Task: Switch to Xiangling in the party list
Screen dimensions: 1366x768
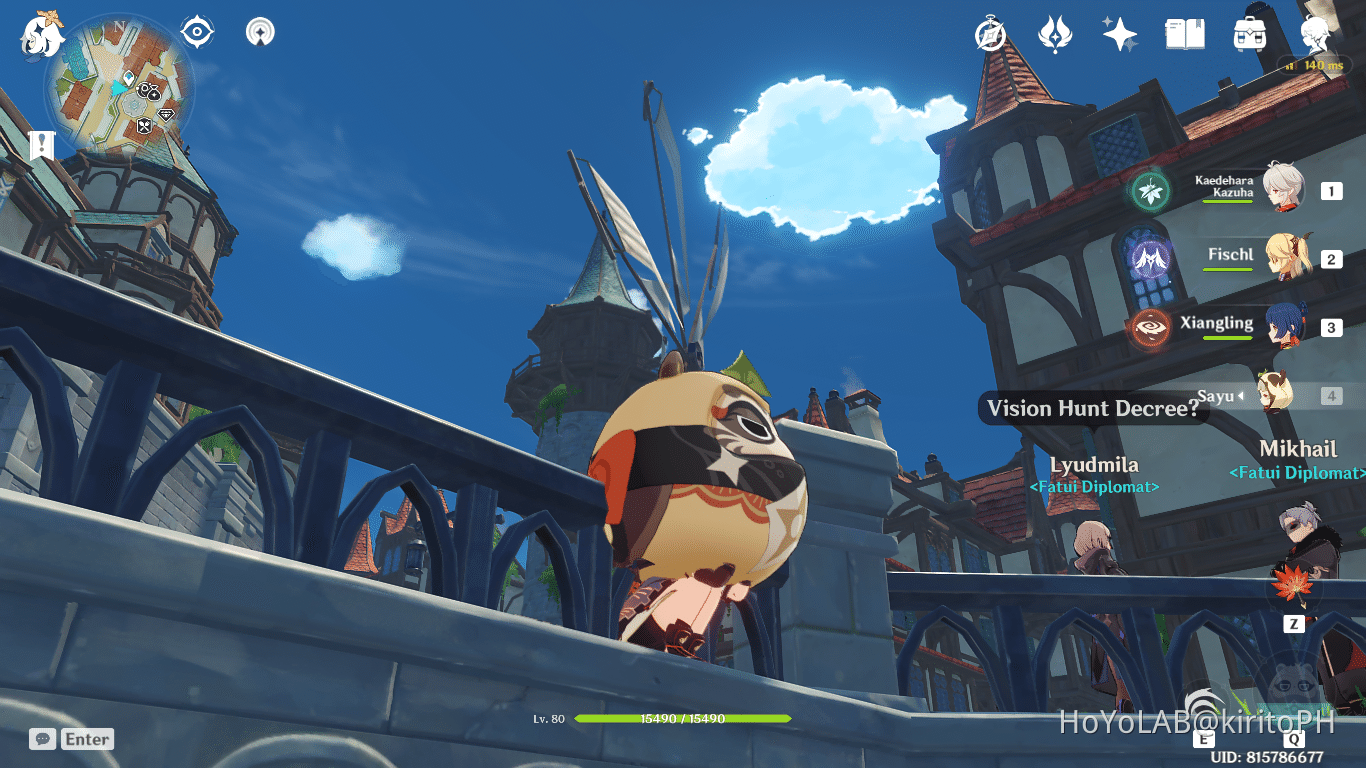Action: (1280, 326)
